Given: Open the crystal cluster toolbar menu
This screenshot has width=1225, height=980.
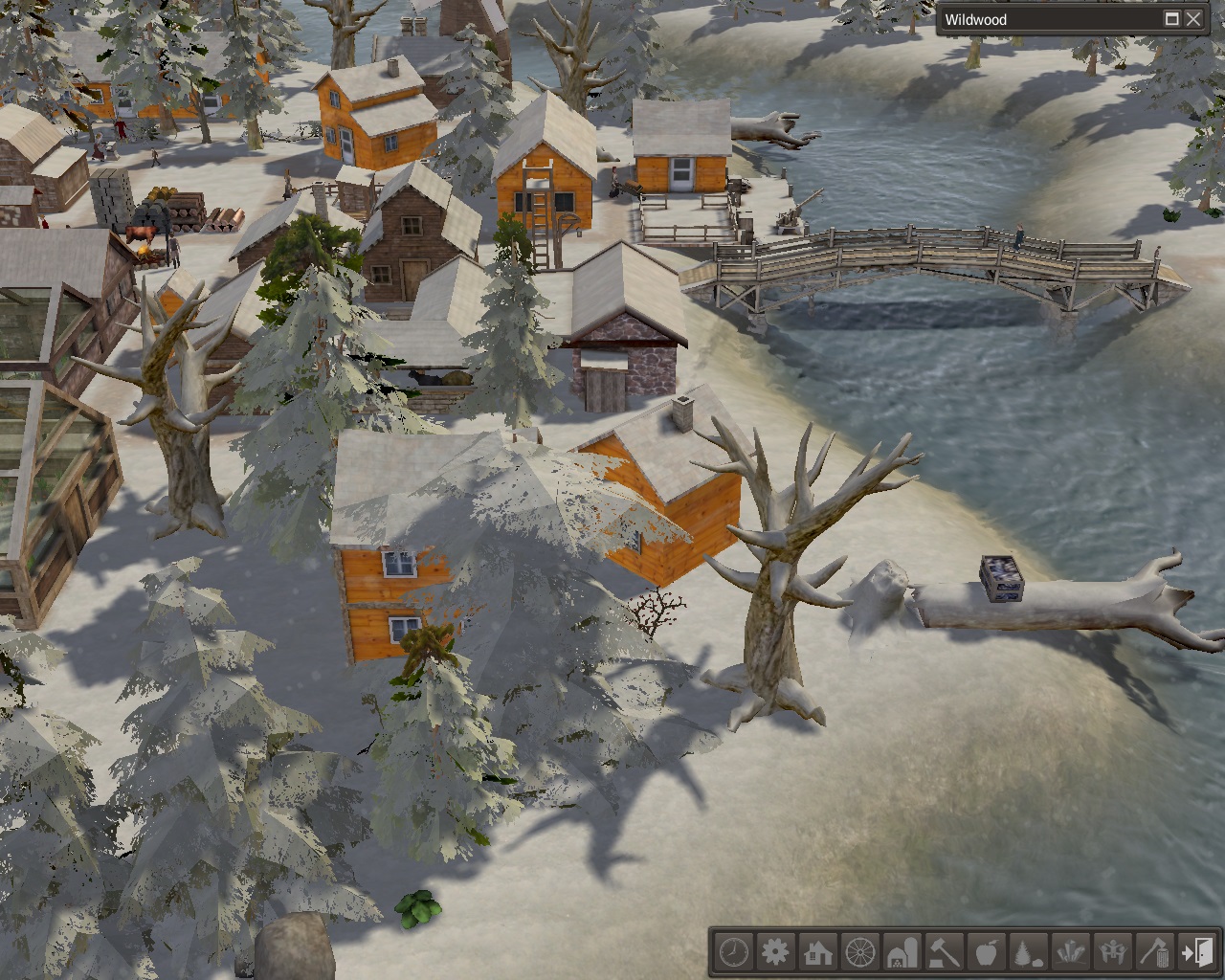Looking at the screenshot, I should tap(1071, 952).
